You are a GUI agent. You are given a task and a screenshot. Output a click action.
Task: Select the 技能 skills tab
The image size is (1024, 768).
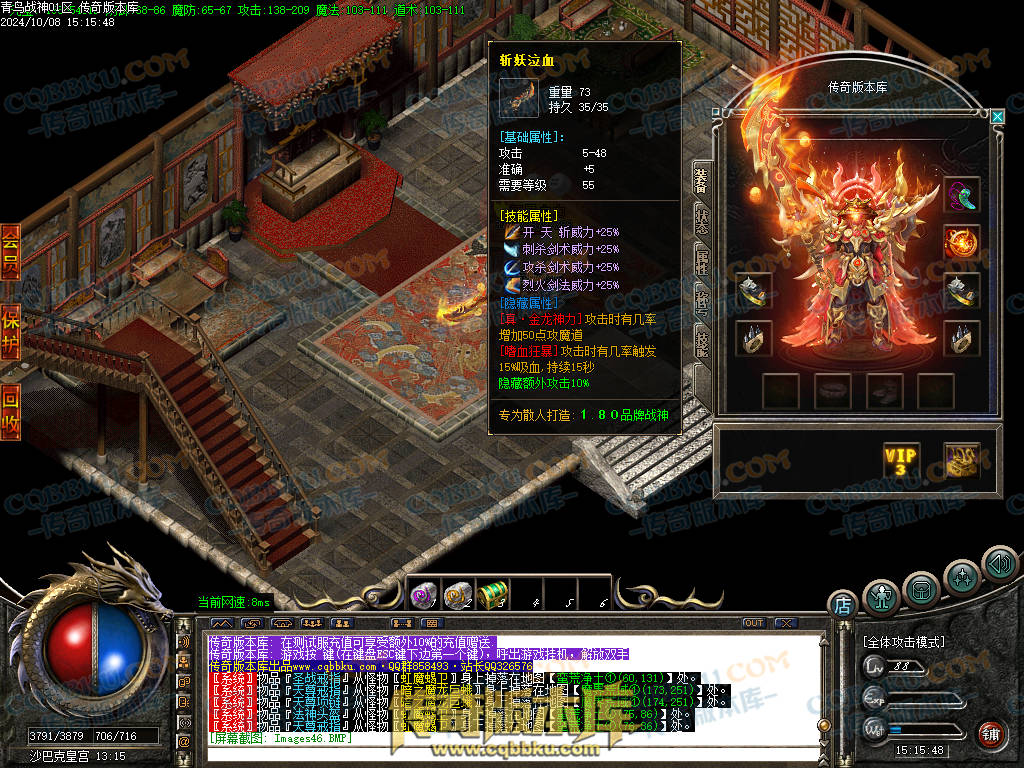(x=701, y=342)
